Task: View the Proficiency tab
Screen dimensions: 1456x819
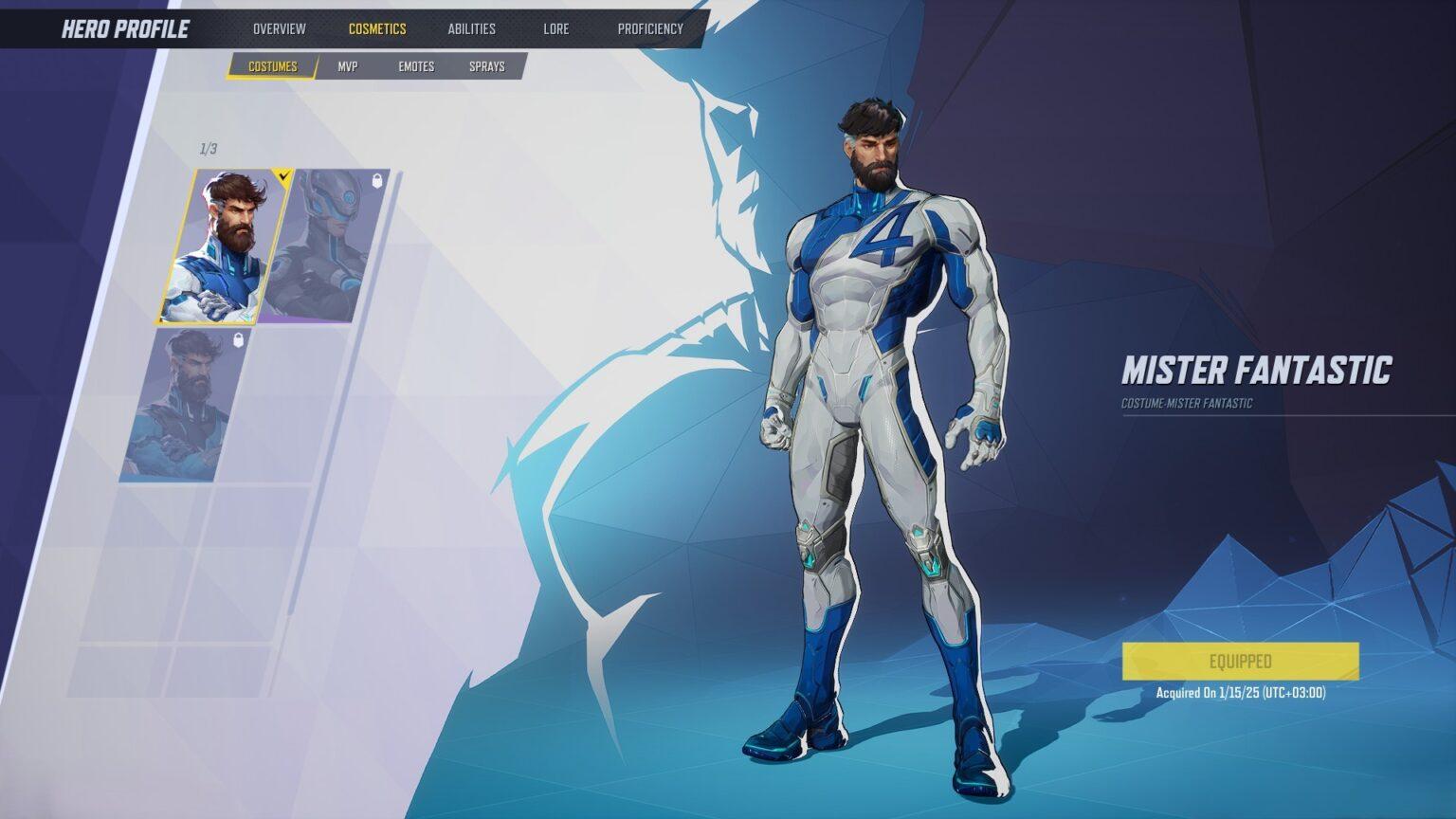Action: click(650, 28)
